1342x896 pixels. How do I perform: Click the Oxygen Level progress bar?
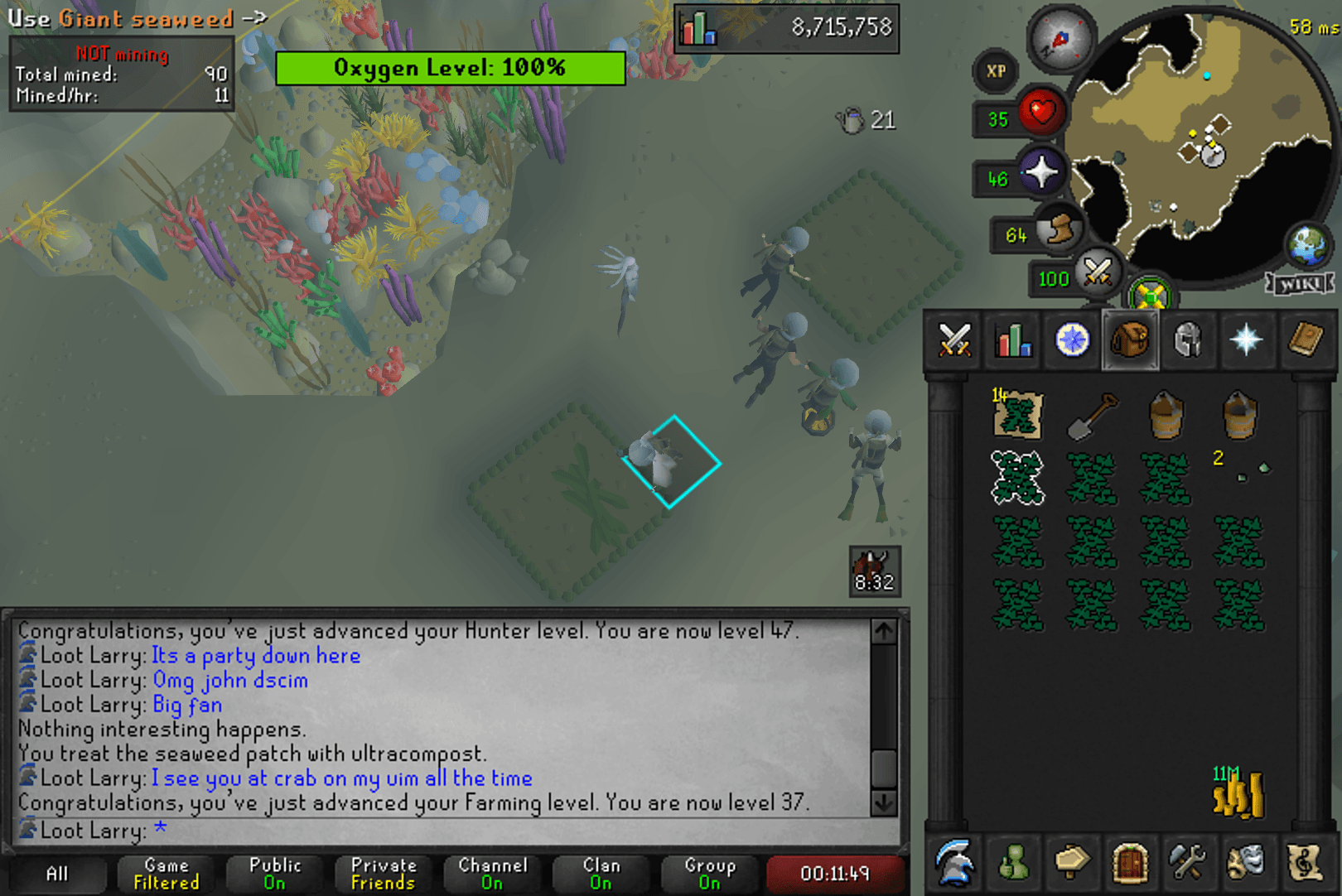pos(448,68)
